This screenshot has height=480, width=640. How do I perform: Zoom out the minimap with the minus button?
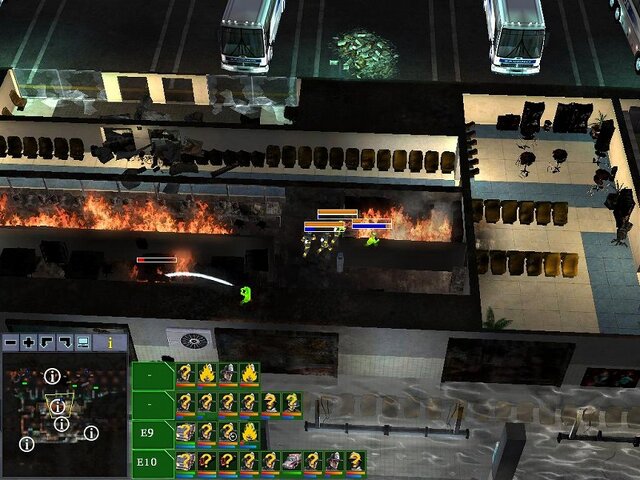[11, 342]
